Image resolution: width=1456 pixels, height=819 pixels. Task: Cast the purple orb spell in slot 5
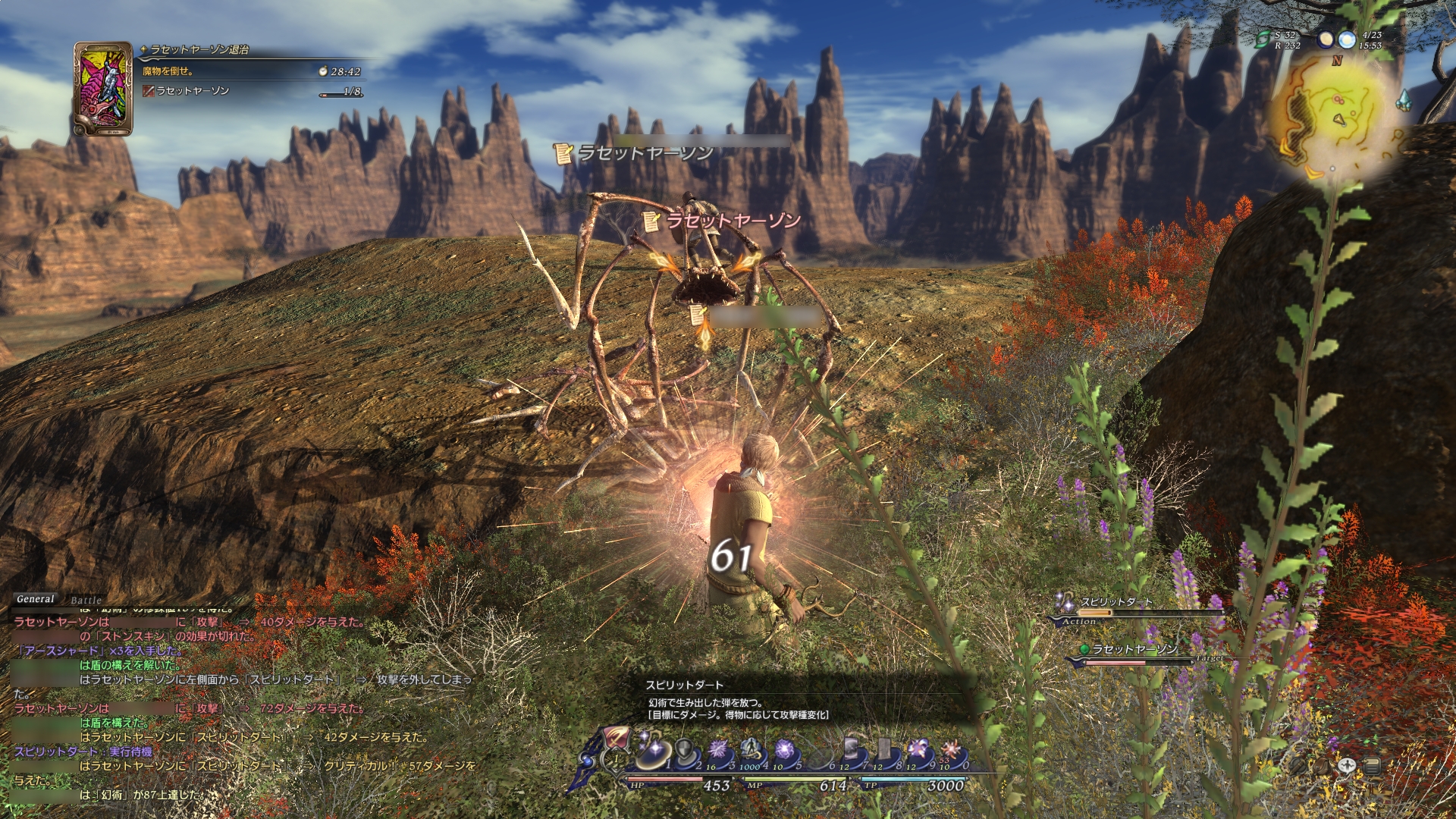tap(784, 751)
